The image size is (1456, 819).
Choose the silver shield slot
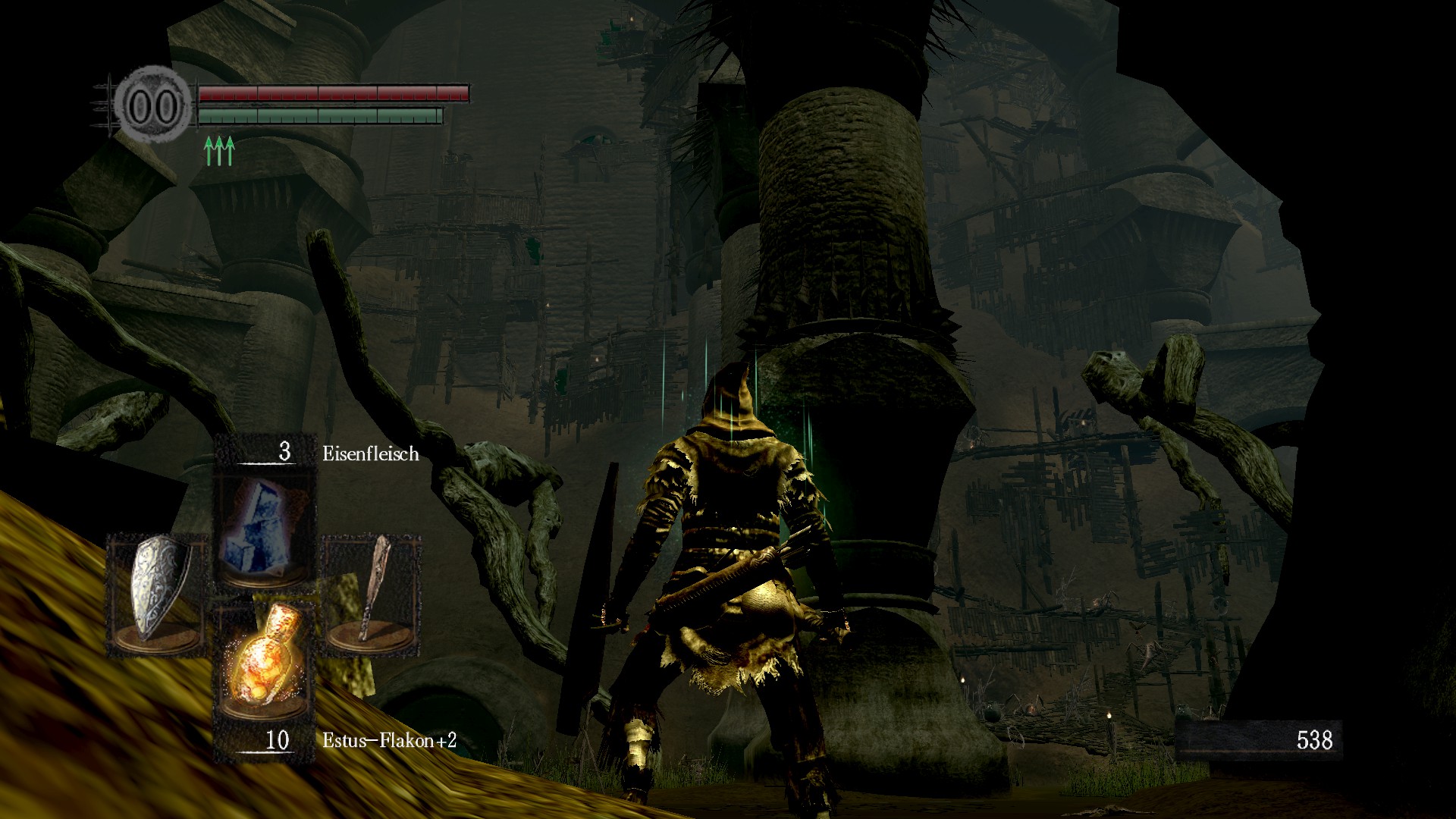[156, 593]
